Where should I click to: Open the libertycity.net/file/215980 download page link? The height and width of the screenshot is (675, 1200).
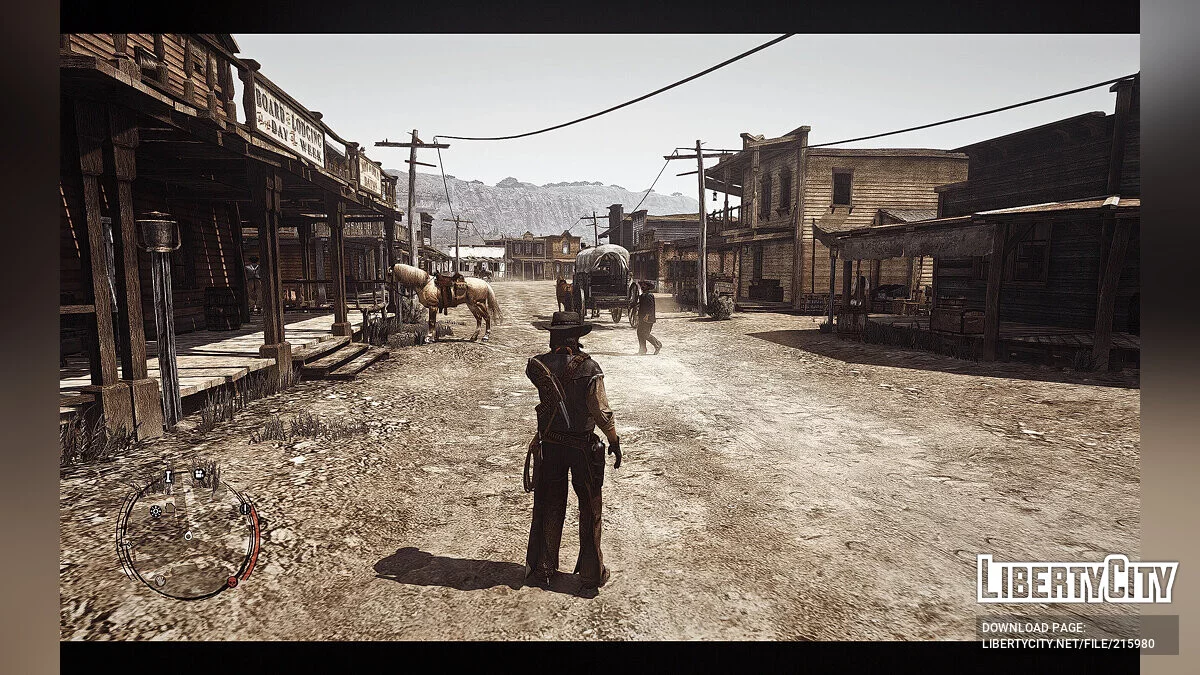(1076, 634)
